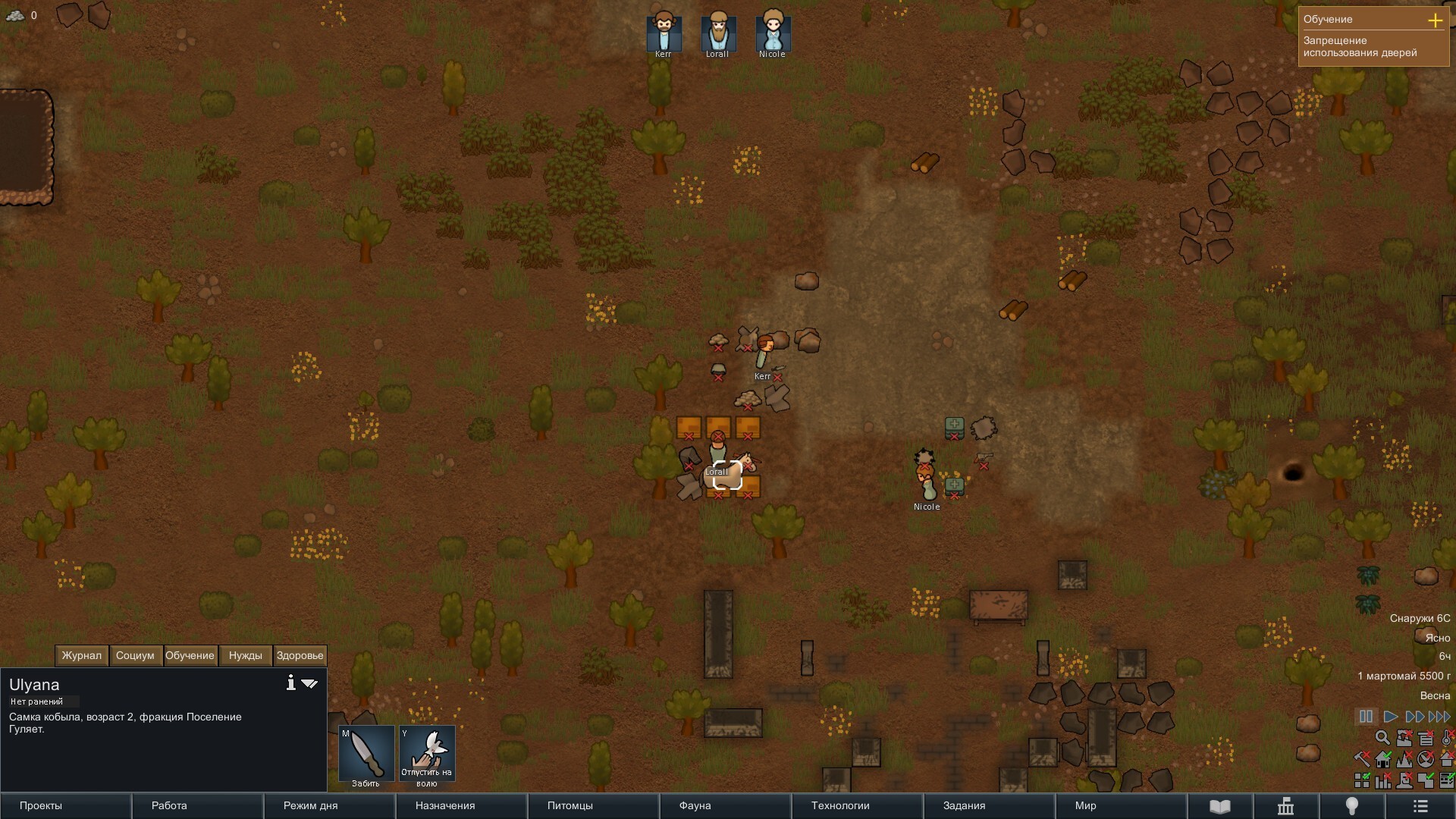Switch to the Социум tab
Viewport: 1456px width, 819px height.
point(135,656)
